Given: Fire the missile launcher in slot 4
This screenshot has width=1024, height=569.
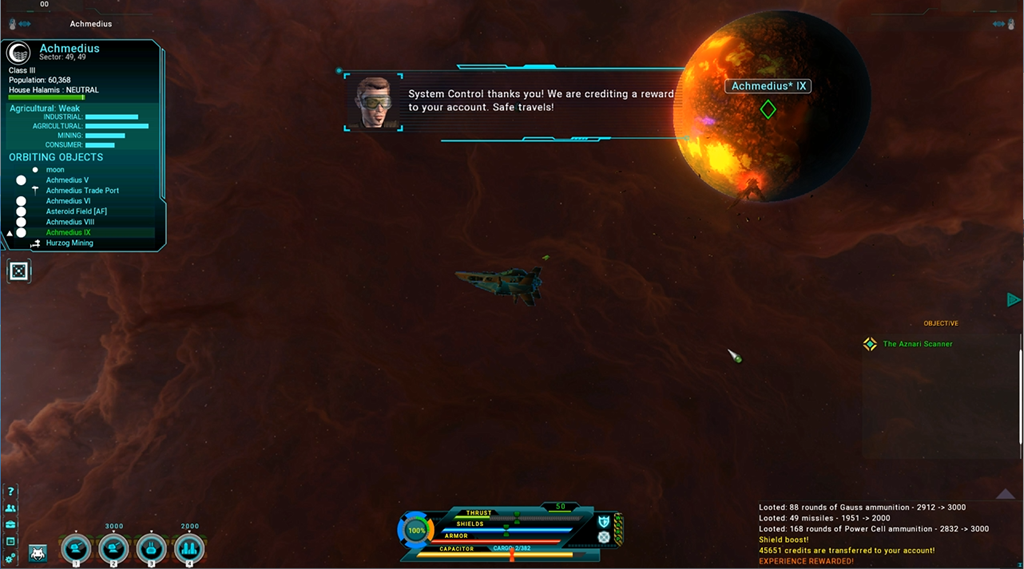Looking at the screenshot, I should [189, 548].
